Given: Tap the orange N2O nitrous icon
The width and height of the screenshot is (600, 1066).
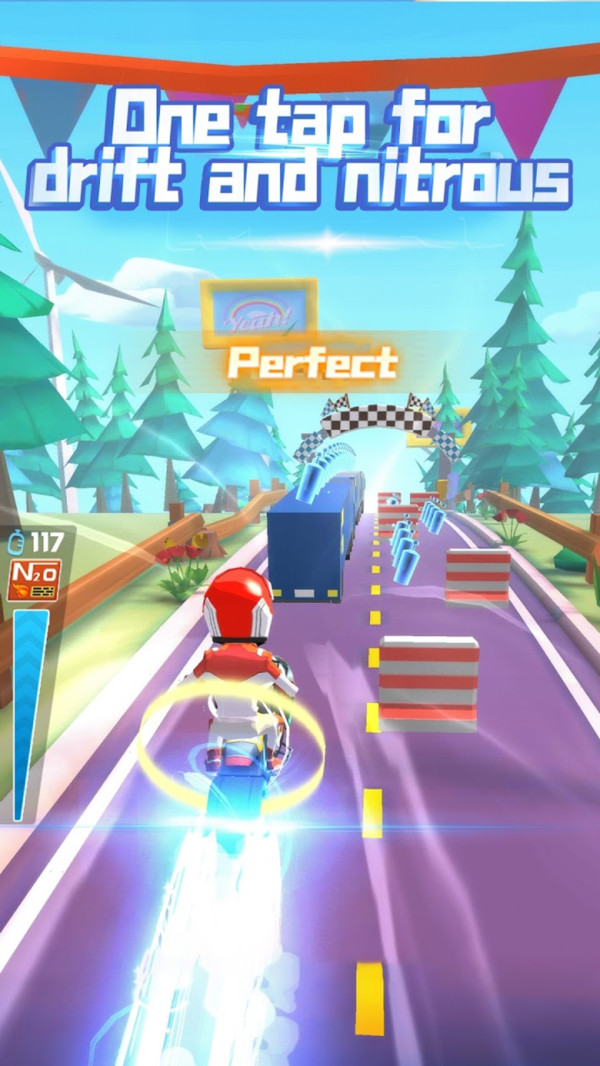Looking at the screenshot, I should point(33,579).
